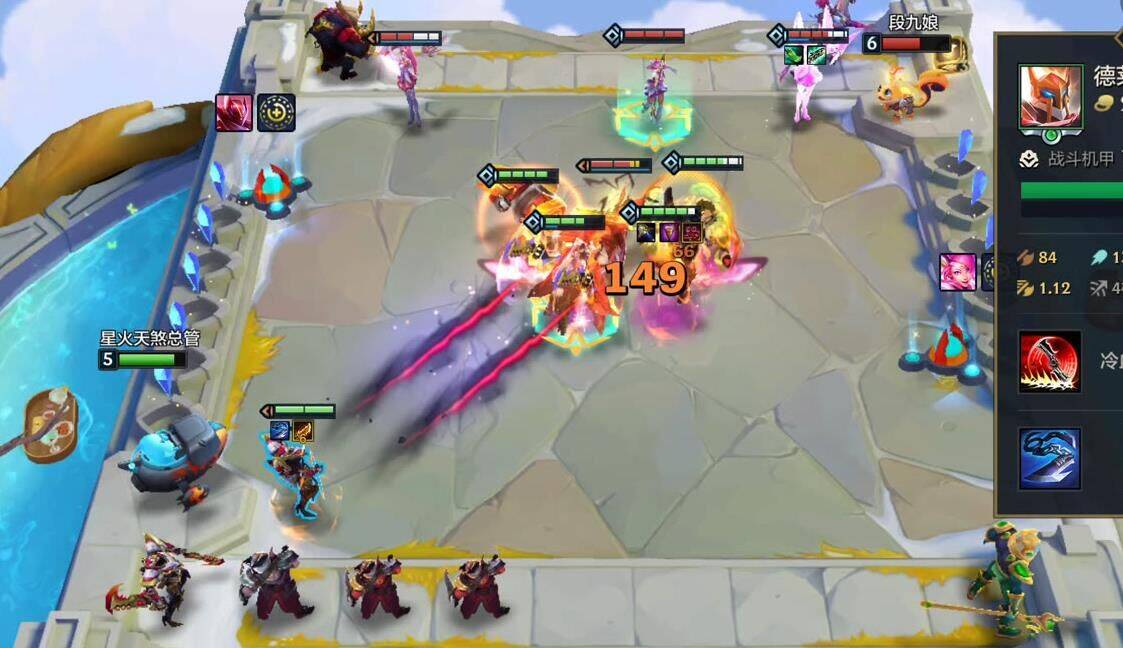Click the pink-haired portrait augment icon
The height and width of the screenshot is (648, 1123).
pyautogui.click(x=958, y=272)
